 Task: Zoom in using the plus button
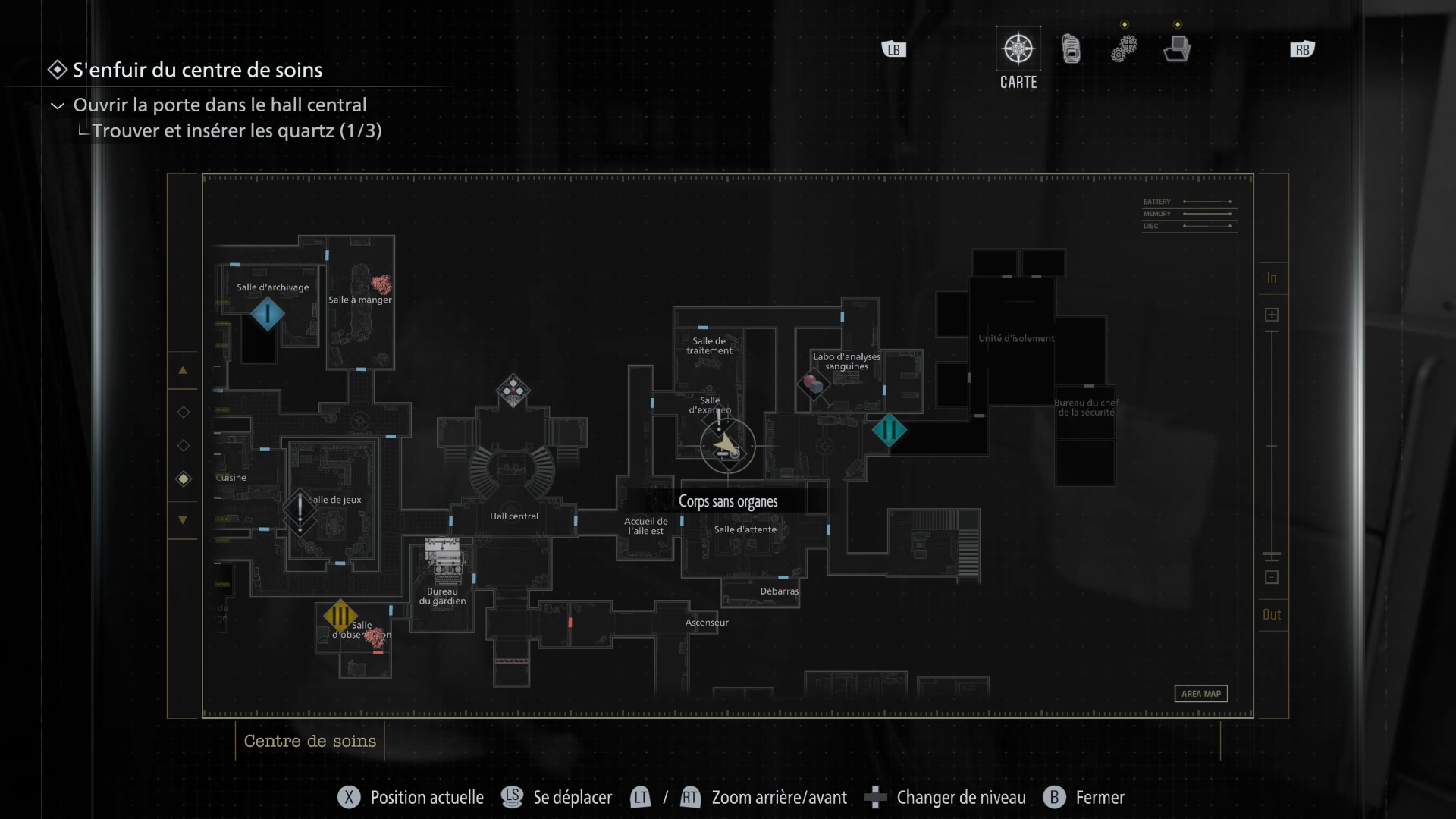coord(1272,315)
